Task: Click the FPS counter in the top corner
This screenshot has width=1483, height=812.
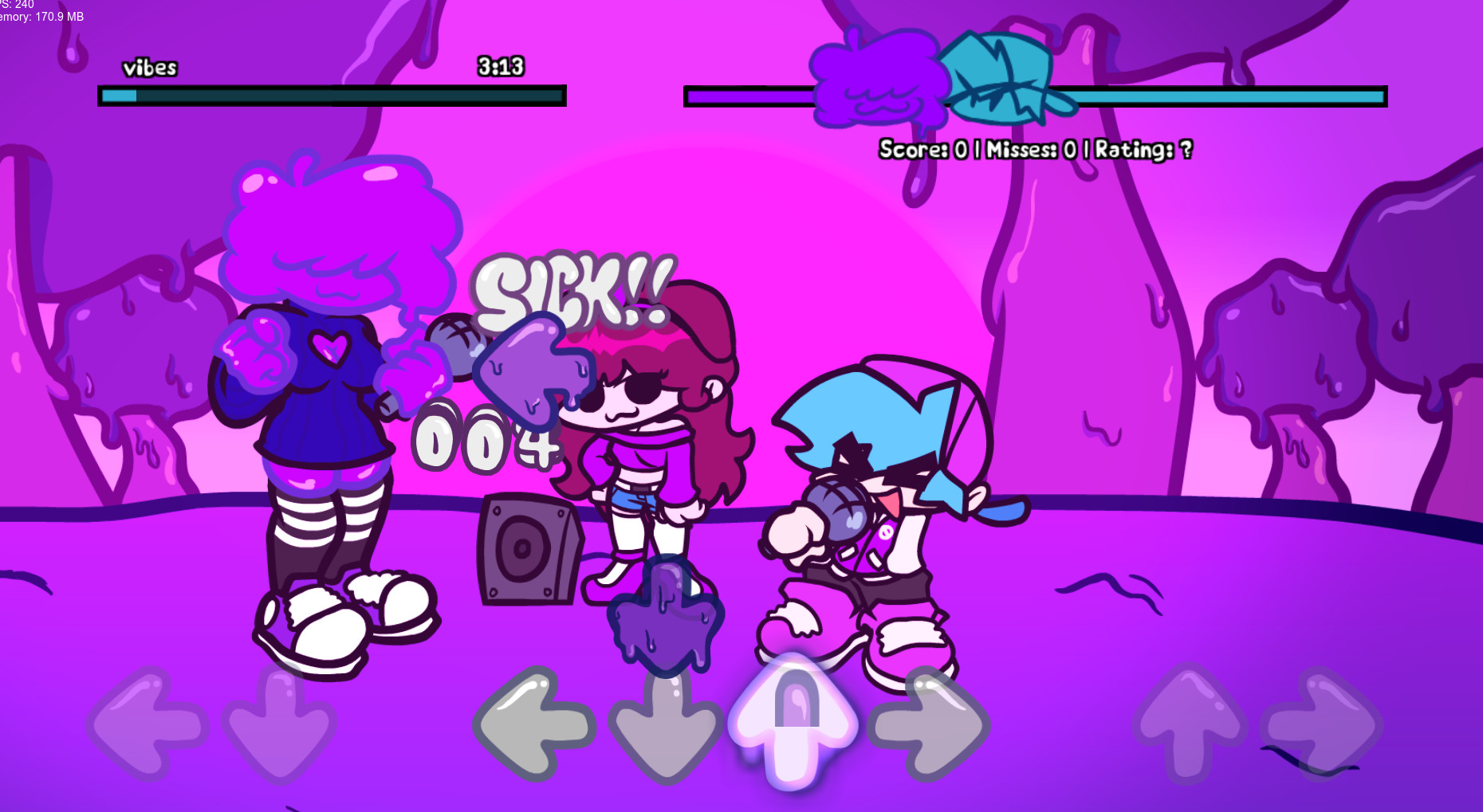Action: [x=16, y=4]
